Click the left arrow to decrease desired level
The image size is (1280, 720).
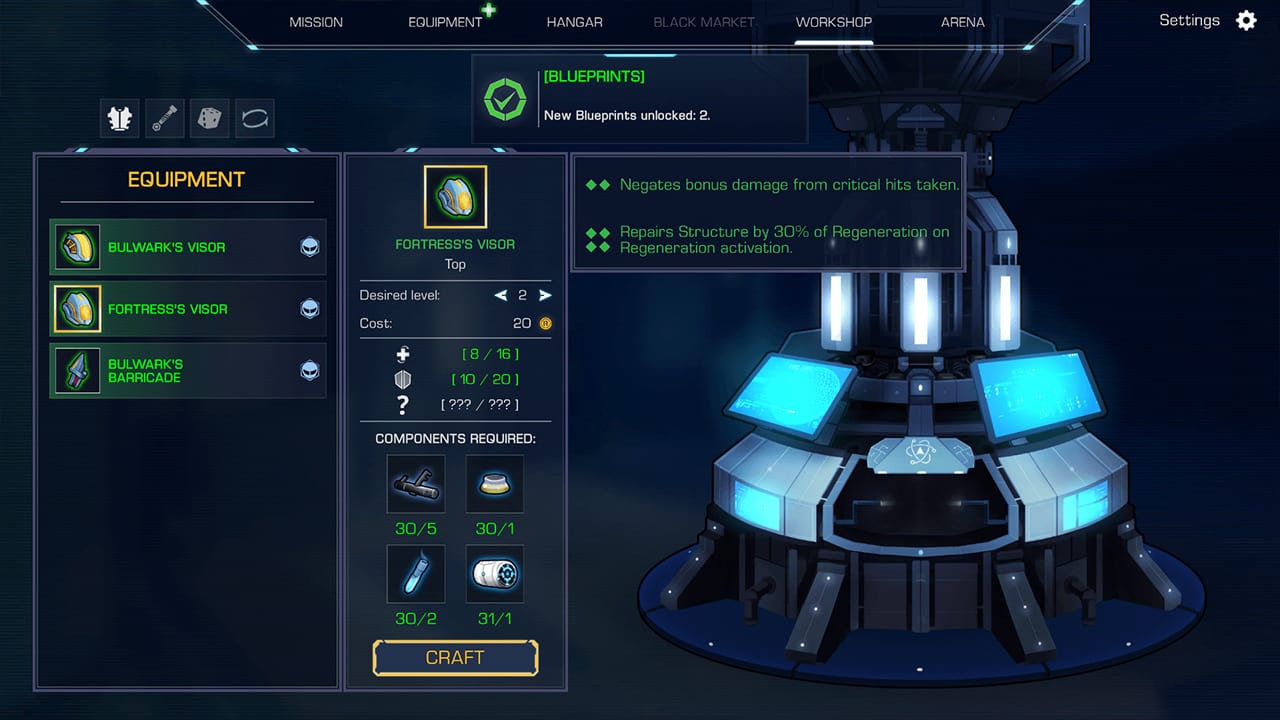point(501,295)
